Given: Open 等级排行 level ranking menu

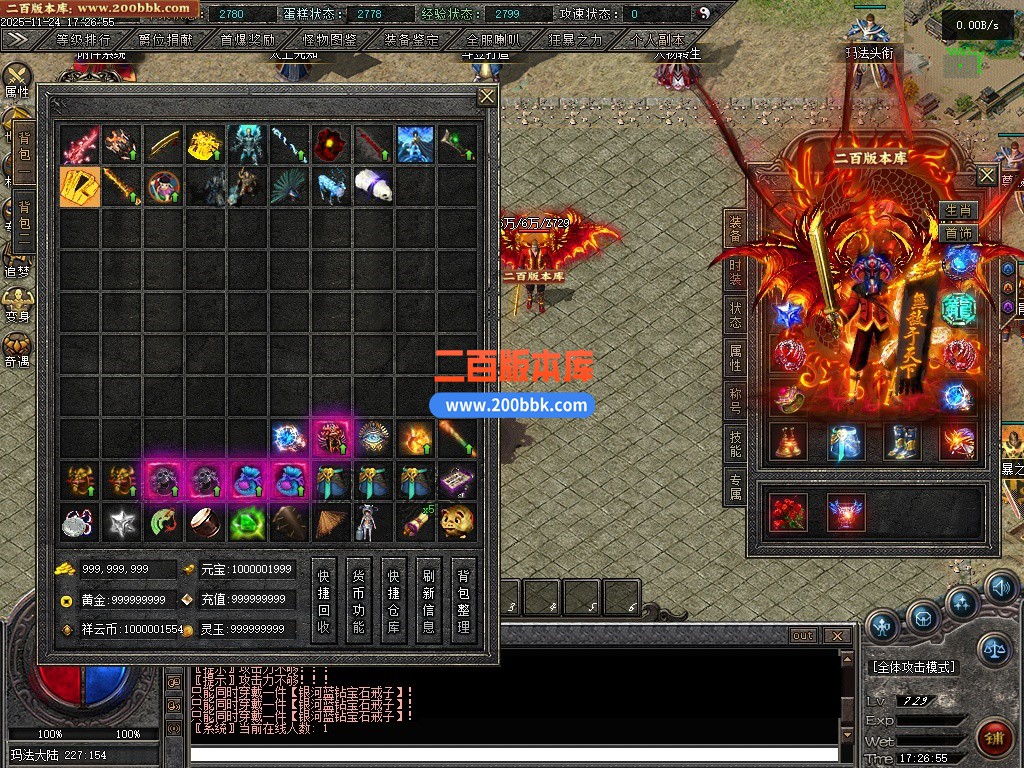Looking at the screenshot, I should click(84, 40).
